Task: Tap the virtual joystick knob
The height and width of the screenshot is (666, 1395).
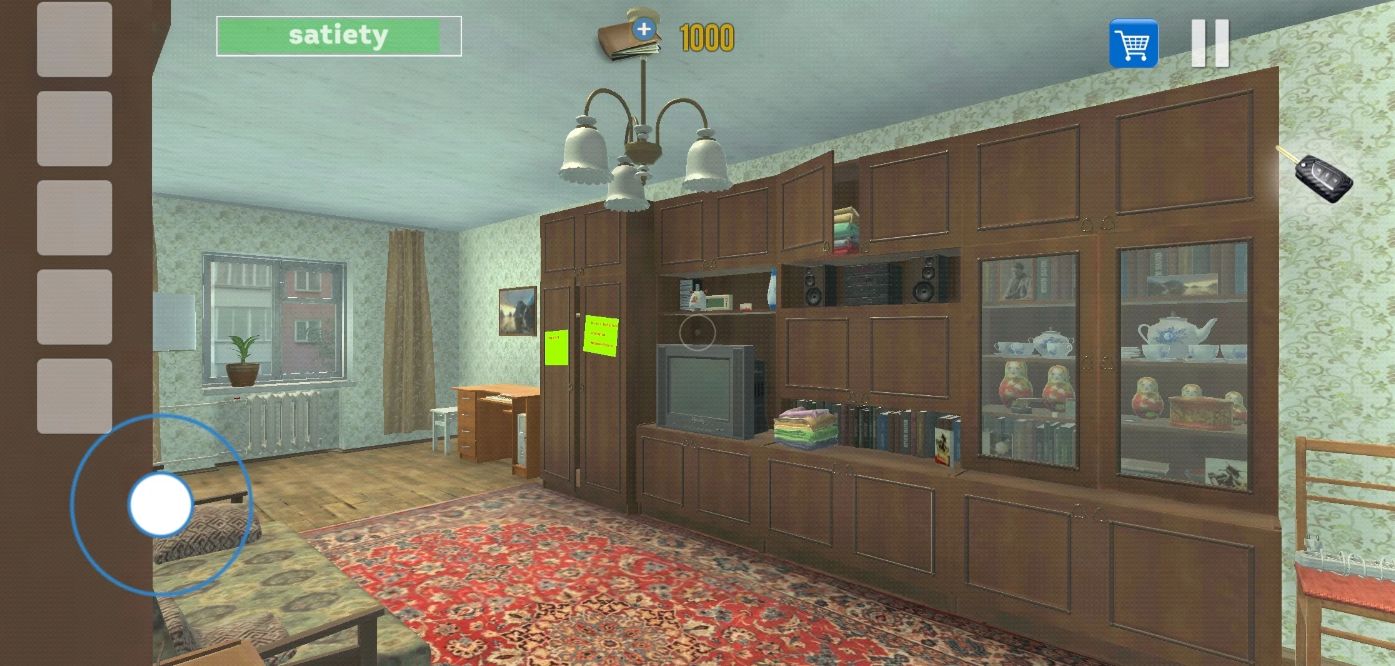Action: click(x=160, y=504)
